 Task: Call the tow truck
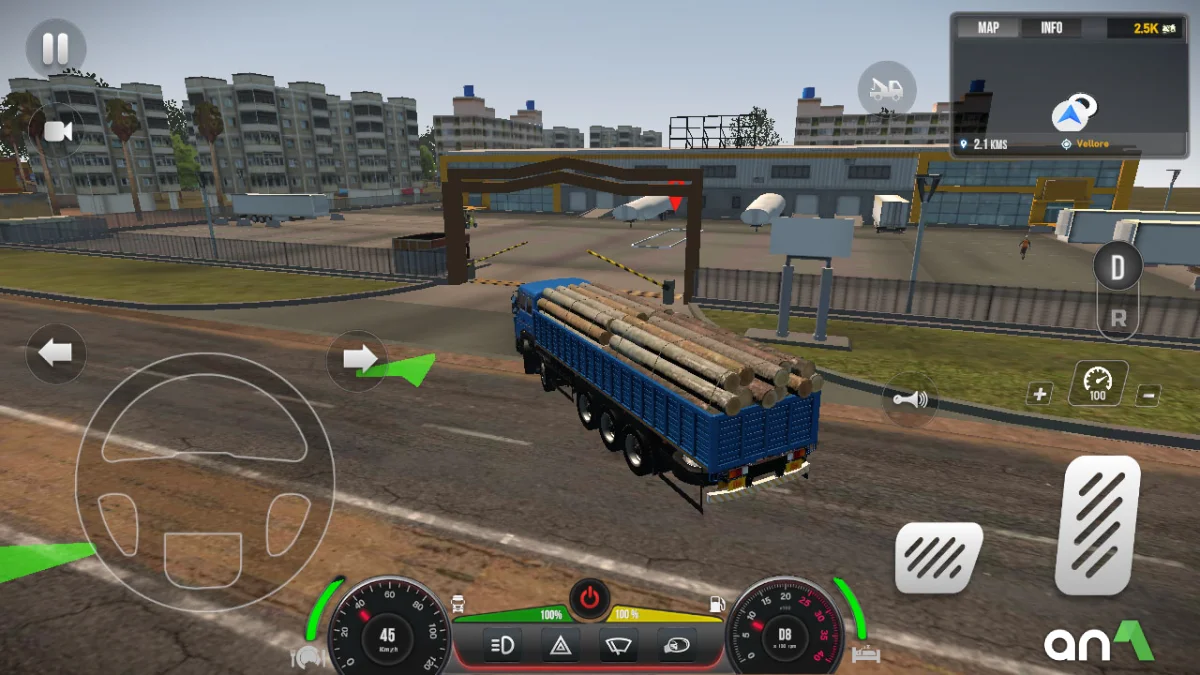point(886,90)
